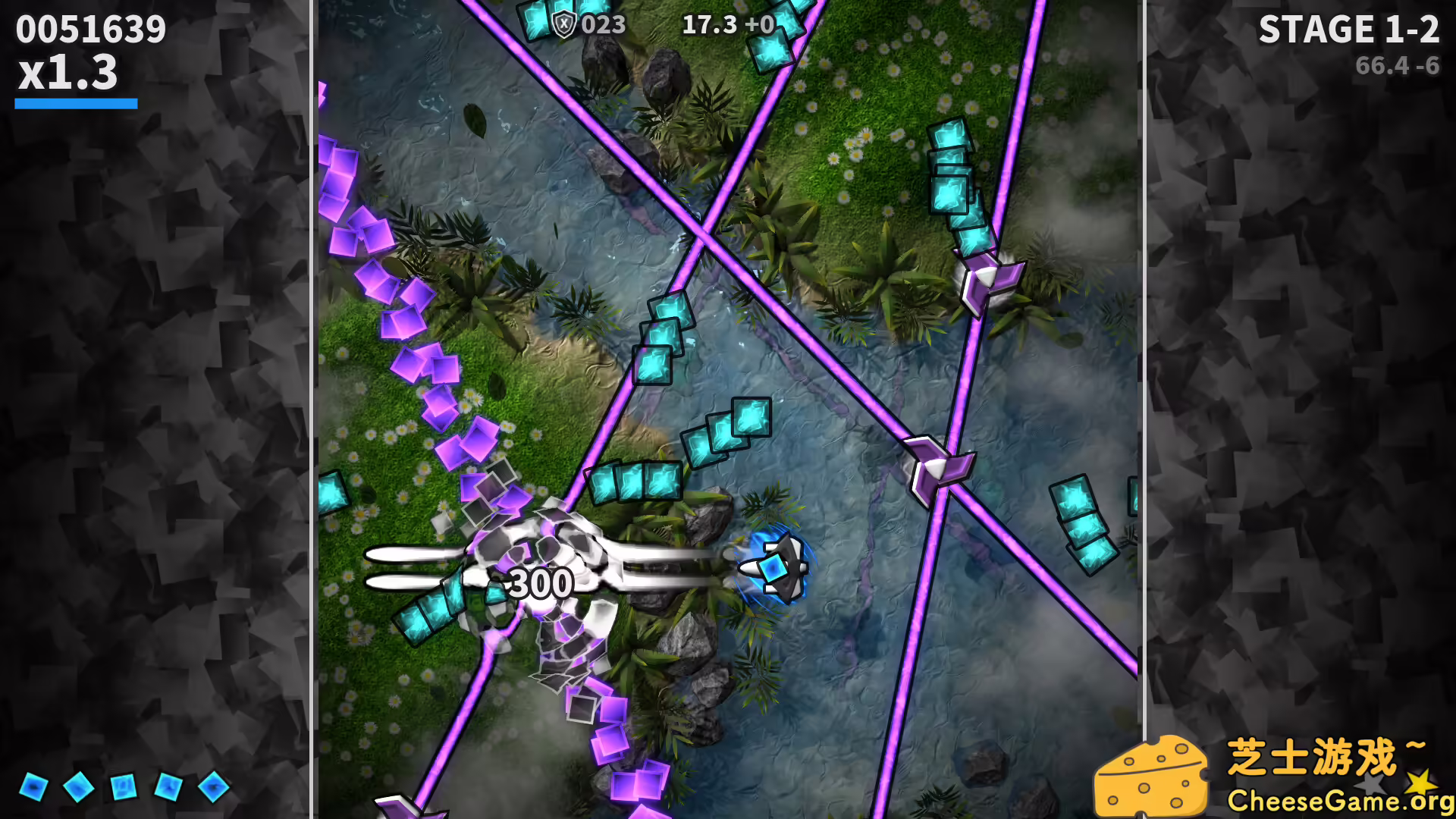This screenshot has width=1456, height=819.
Task: Click the diamond-shaped second life gem
Action: coord(78,789)
